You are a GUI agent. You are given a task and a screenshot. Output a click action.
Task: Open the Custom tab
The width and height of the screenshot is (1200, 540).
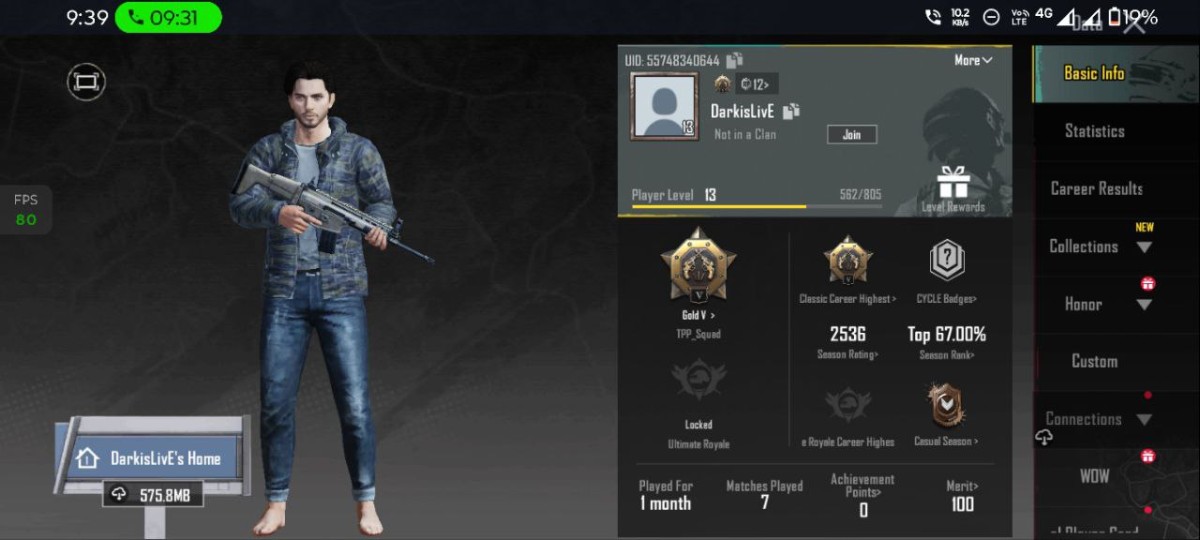pyautogui.click(x=1094, y=361)
